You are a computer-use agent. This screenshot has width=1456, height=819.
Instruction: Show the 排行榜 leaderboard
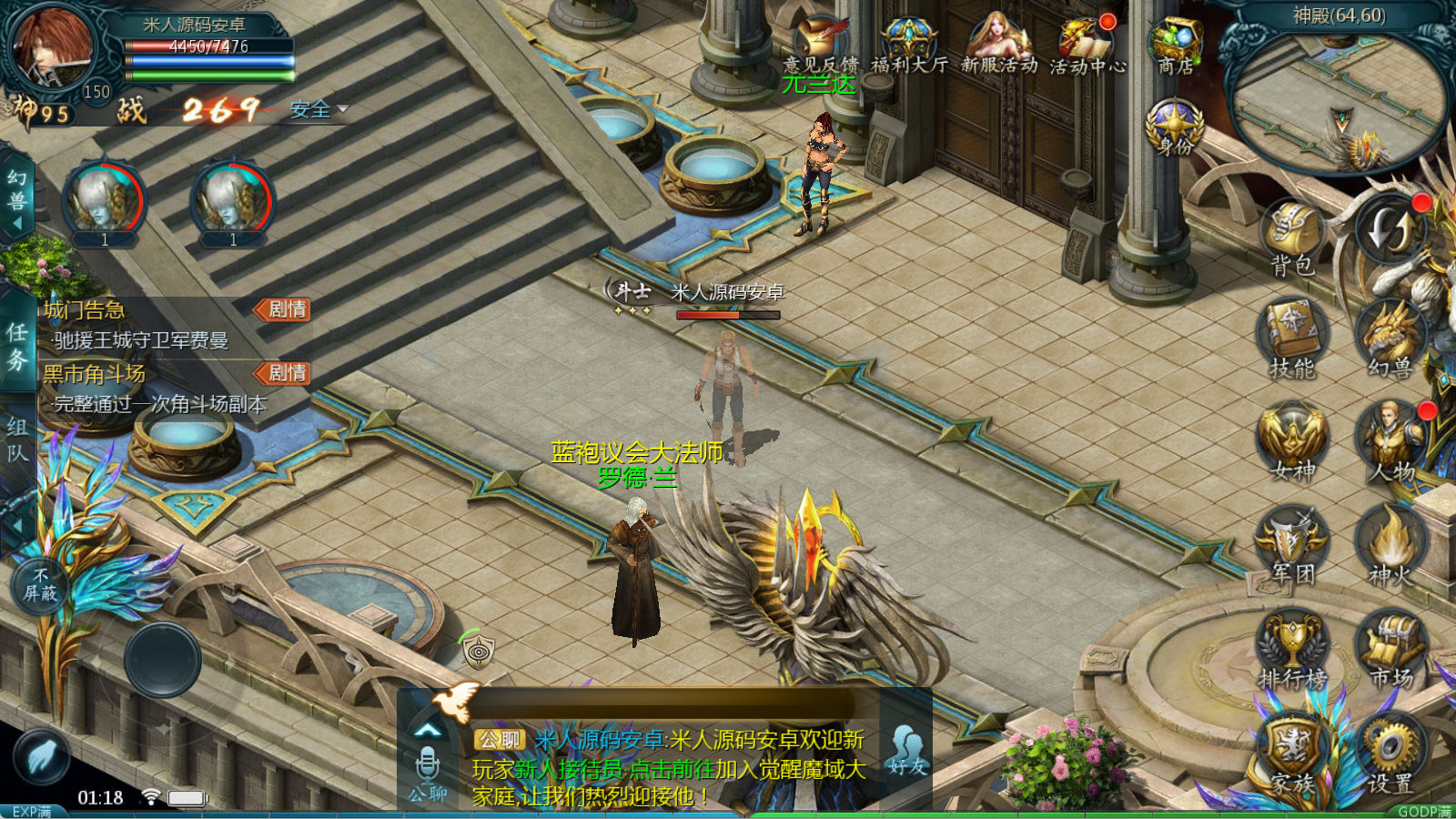coord(1292,648)
